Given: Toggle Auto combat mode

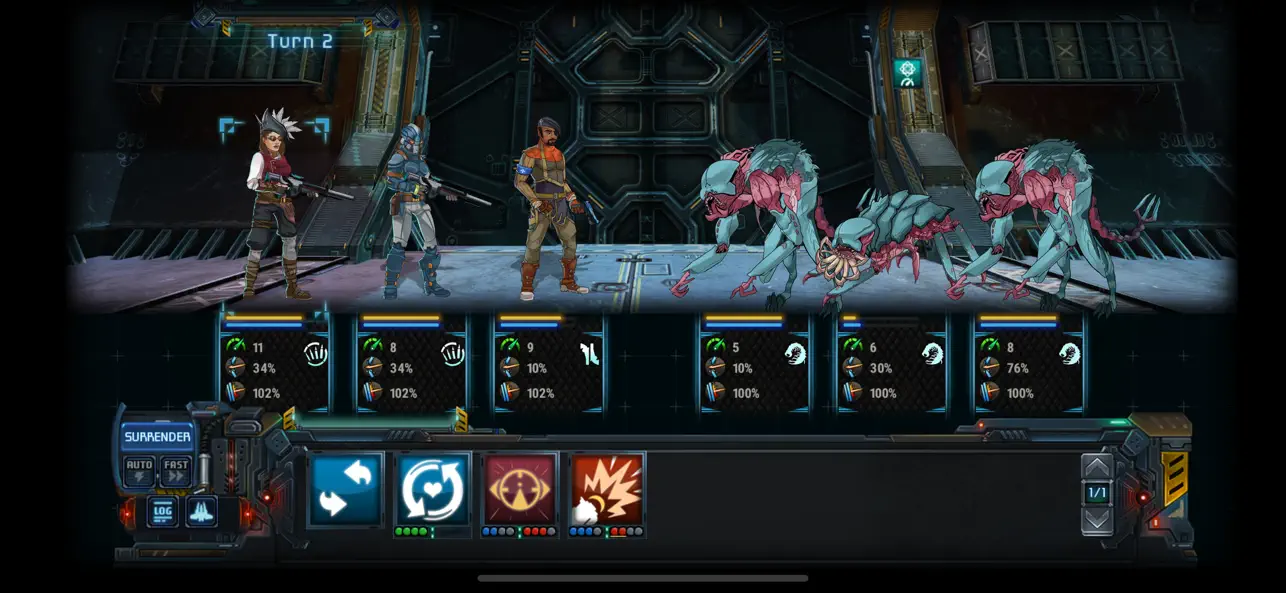Looking at the screenshot, I should click(x=139, y=470).
